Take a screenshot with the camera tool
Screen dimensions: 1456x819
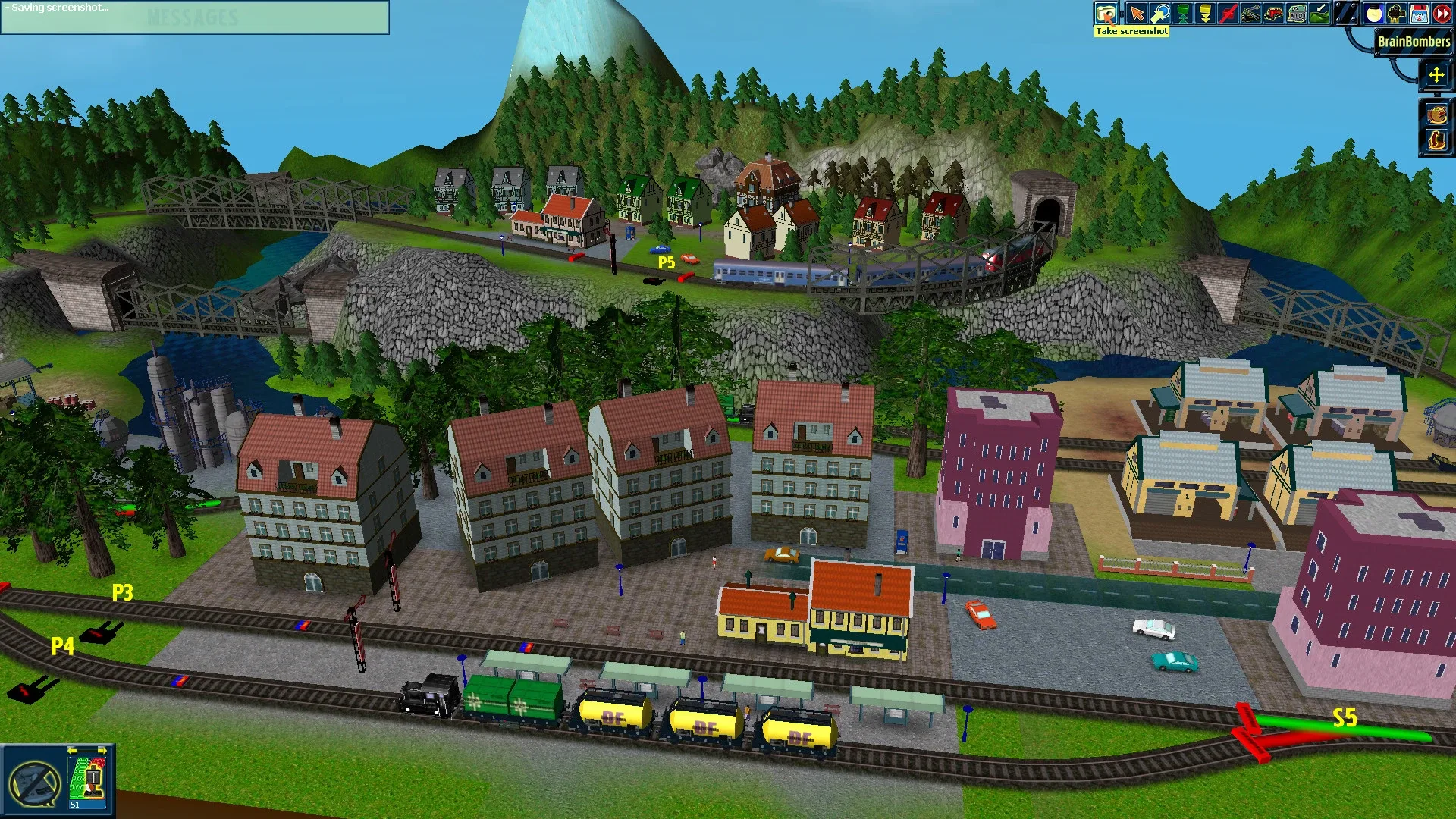(x=1106, y=13)
